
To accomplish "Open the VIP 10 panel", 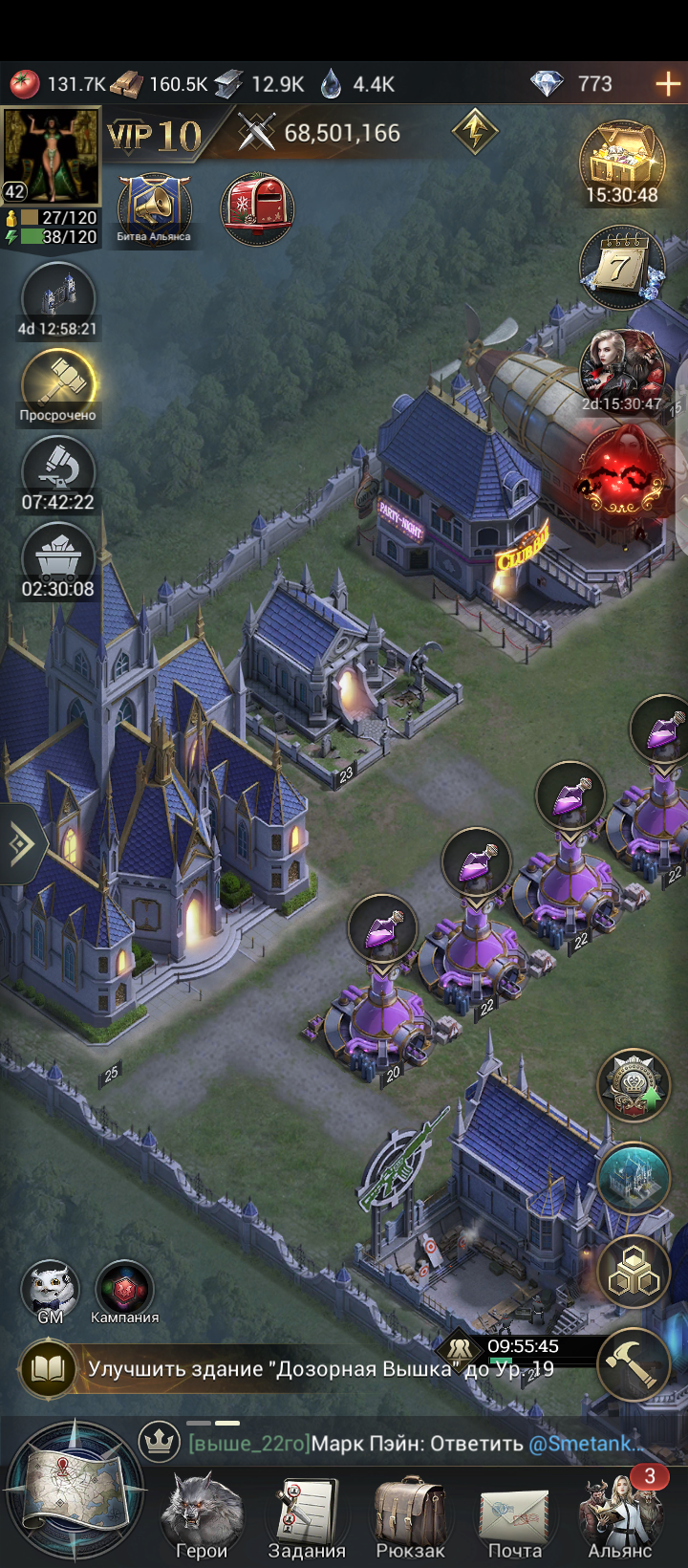I will tap(155, 136).
